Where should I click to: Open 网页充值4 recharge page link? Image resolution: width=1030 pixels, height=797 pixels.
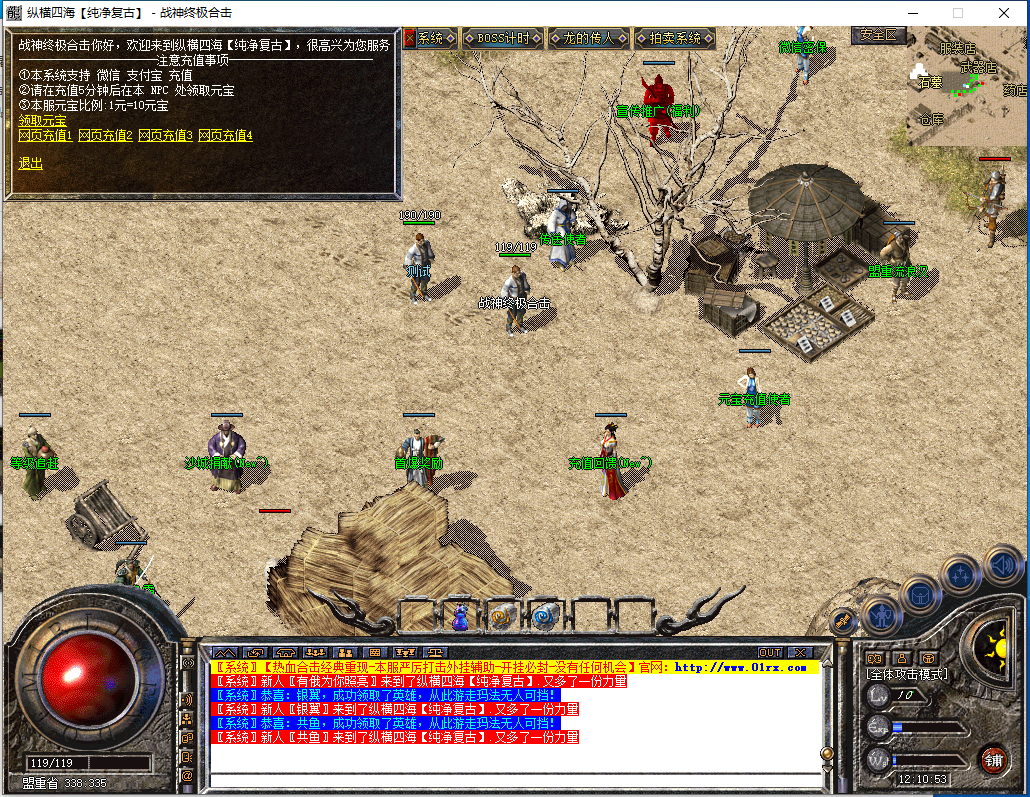point(225,135)
